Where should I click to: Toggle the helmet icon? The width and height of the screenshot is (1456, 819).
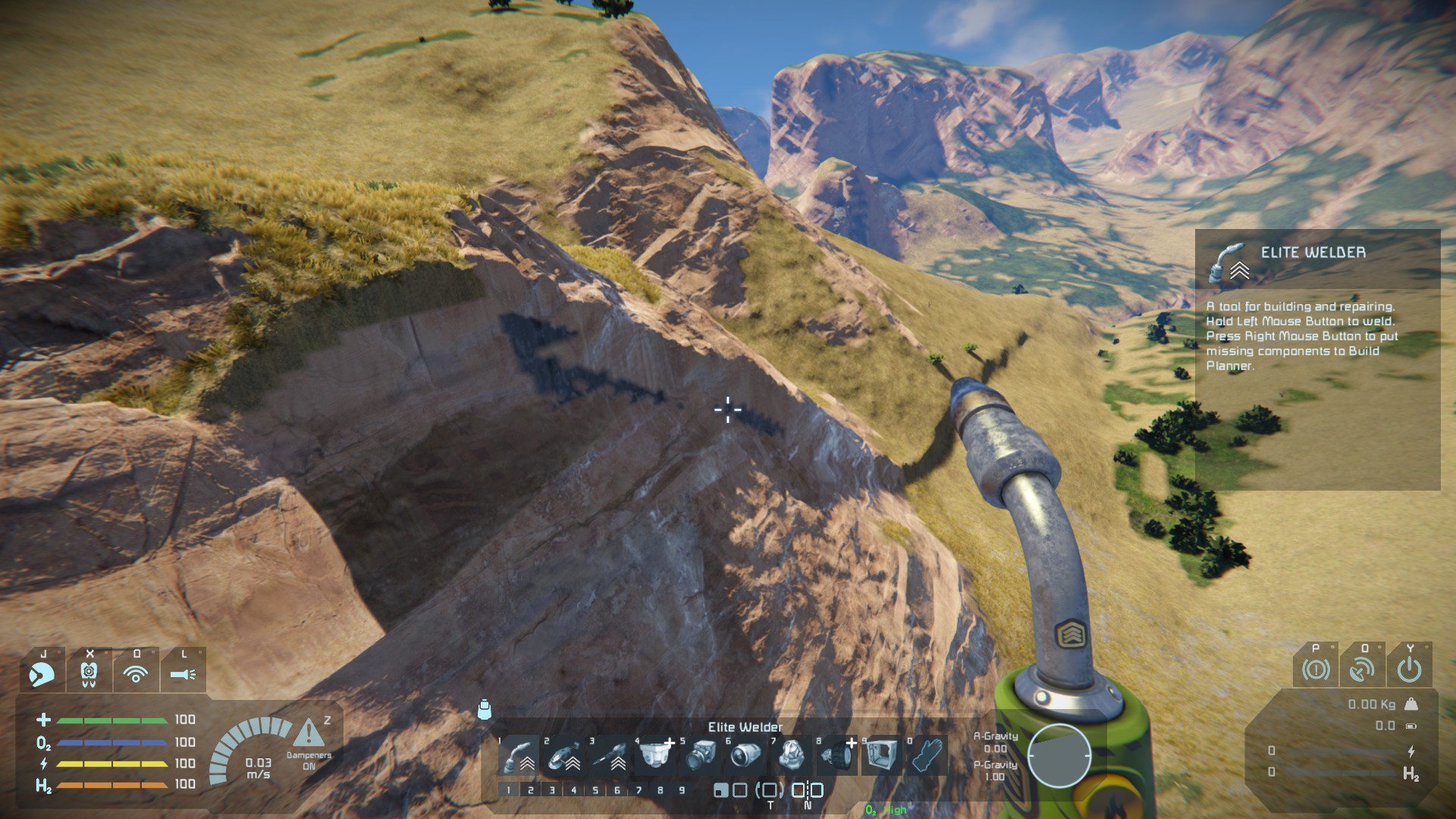42,673
